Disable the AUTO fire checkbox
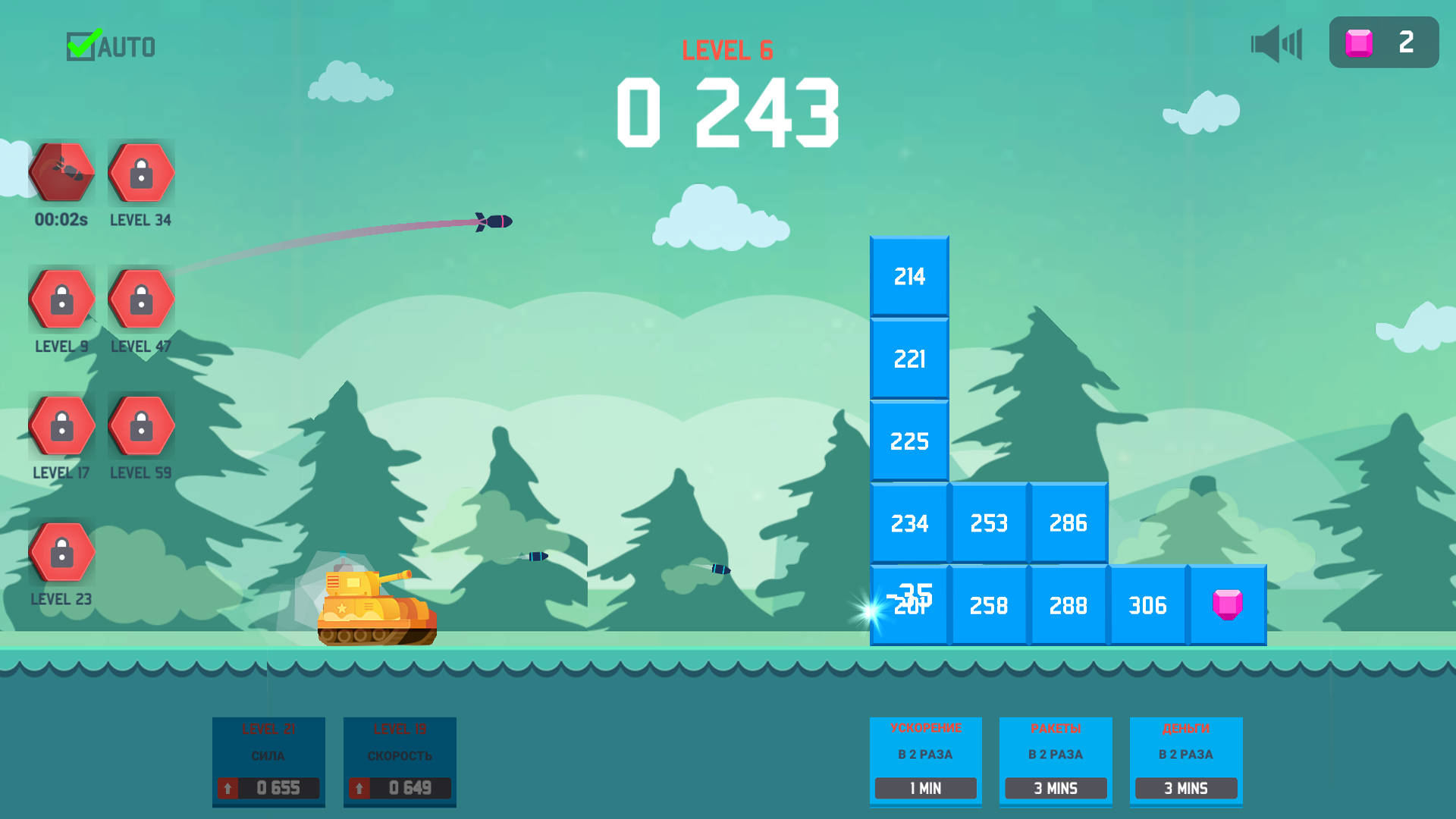This screenshot has width=1456, height=819. [x=82, y=44]
